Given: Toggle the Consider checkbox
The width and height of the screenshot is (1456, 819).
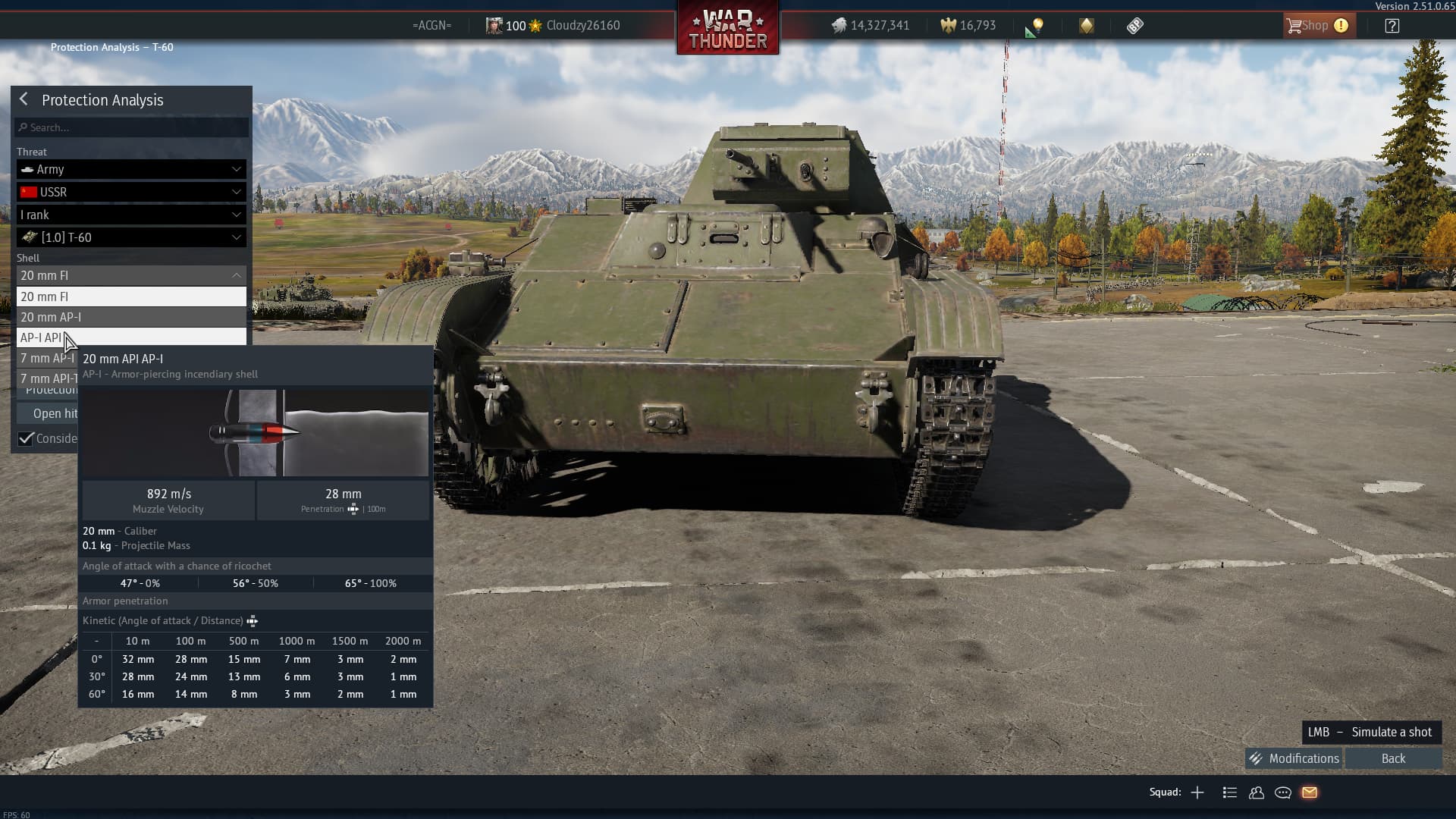Looking at the screenshot, I should (x=27, y=438).
